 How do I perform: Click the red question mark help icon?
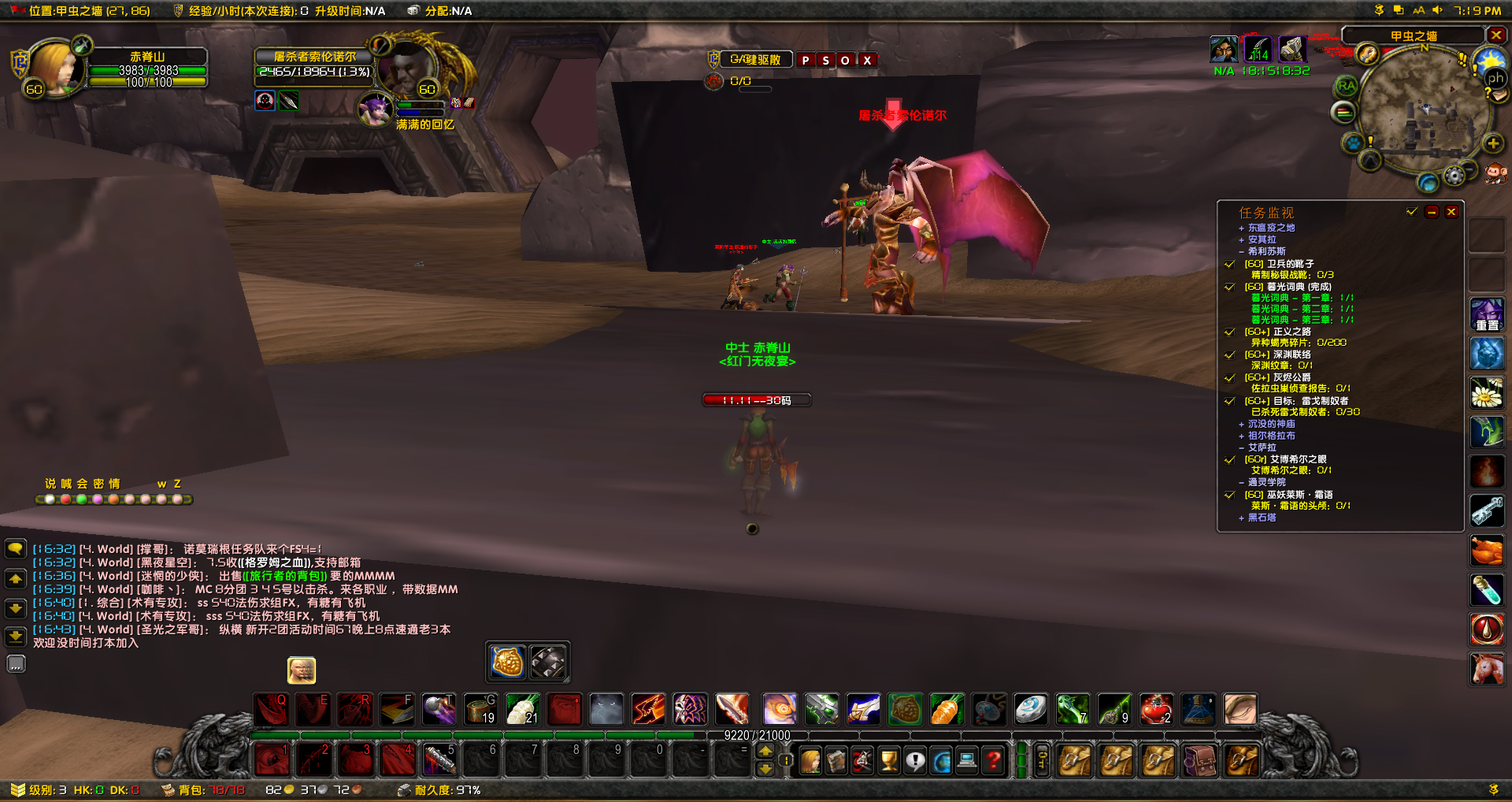[993, 759]
